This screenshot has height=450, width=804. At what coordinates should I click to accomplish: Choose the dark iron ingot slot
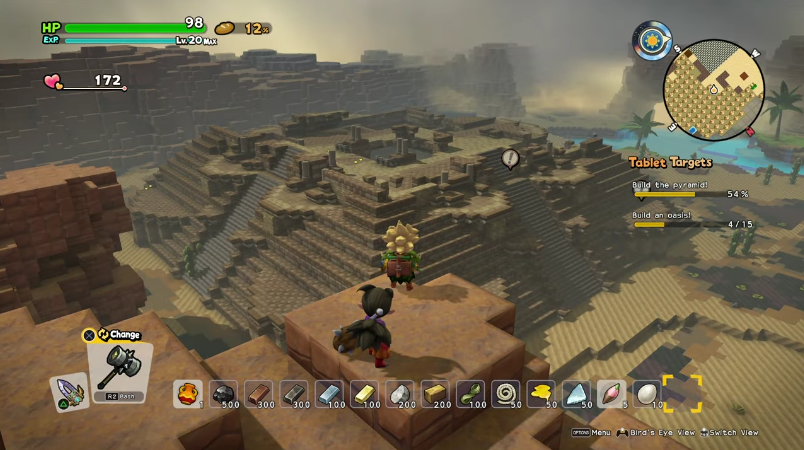294,394
